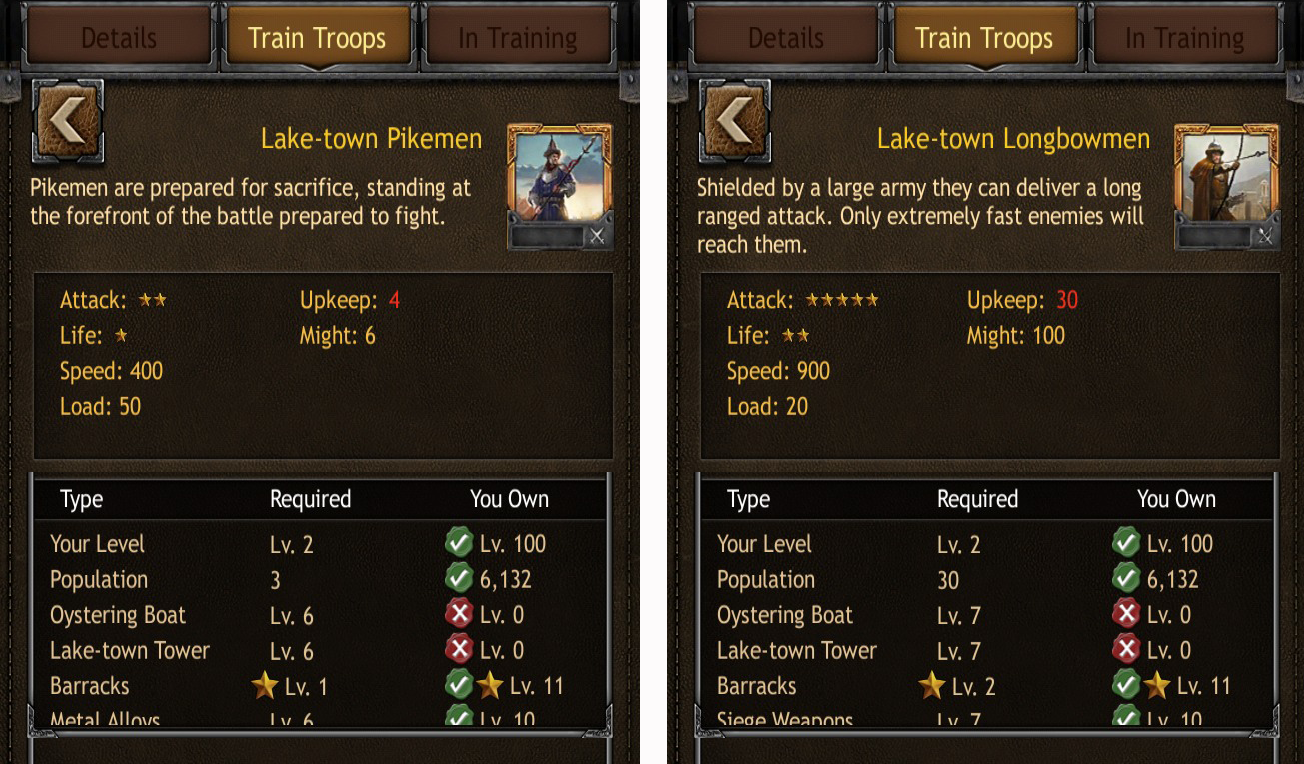Go back using arrow beside Lake-town Longbowmen
This screenshot has height=764, width=1304.
(x=735, y=121)
